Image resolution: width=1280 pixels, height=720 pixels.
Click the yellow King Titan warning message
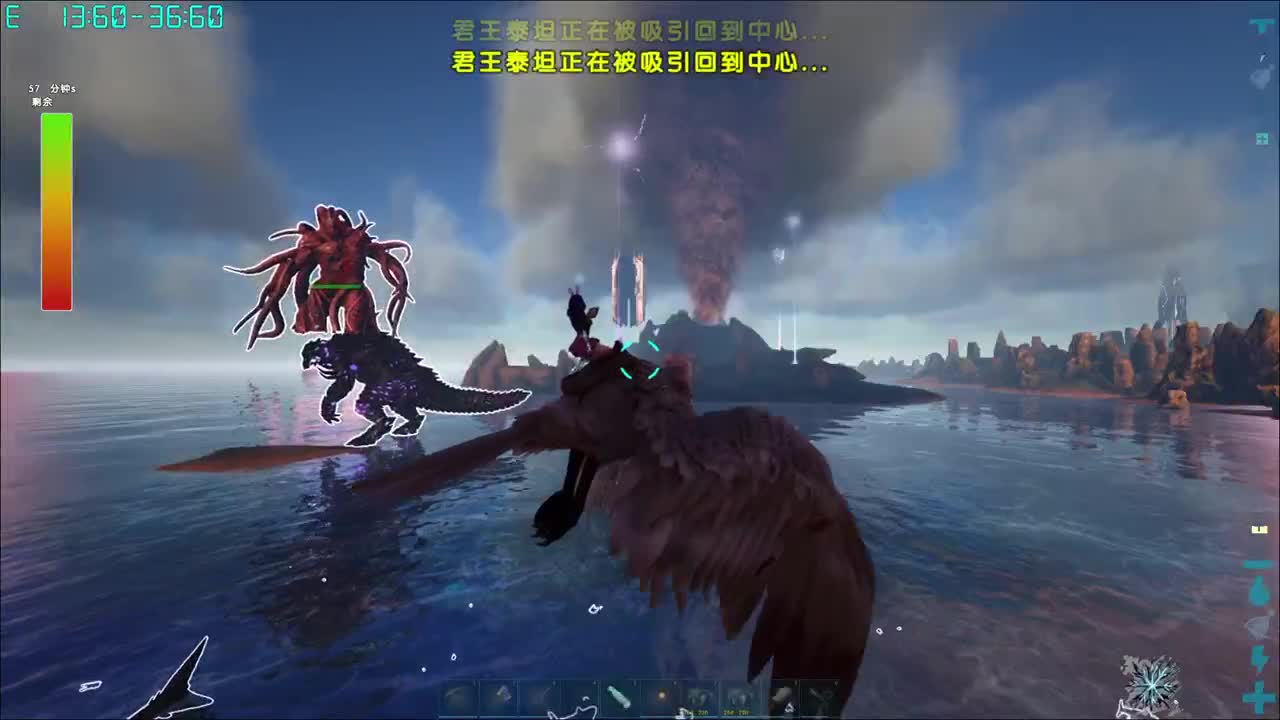pos(638,64)
